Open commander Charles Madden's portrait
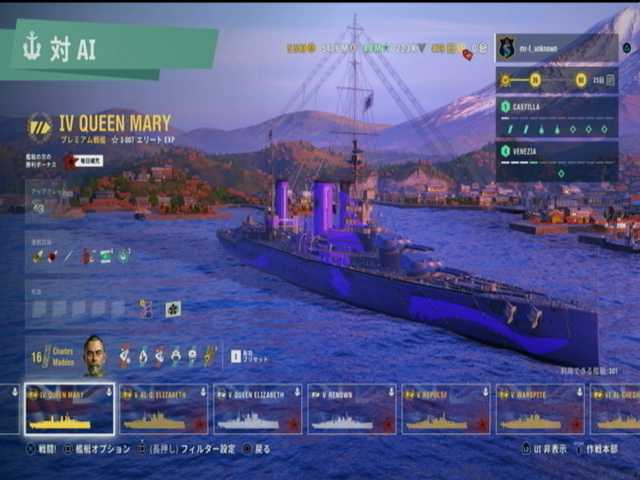Viewport: 640px width, 480px height. click(x=94, y=354)
